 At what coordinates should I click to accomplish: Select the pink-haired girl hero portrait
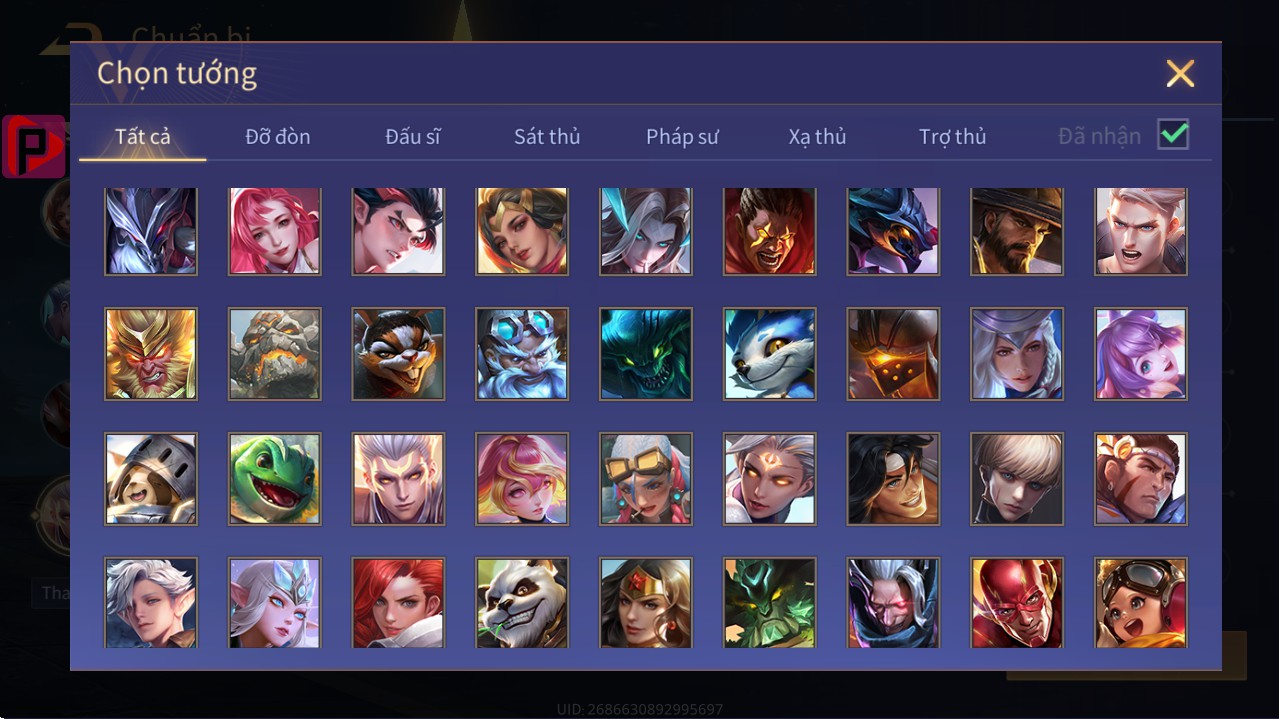(x=275, y=231)
